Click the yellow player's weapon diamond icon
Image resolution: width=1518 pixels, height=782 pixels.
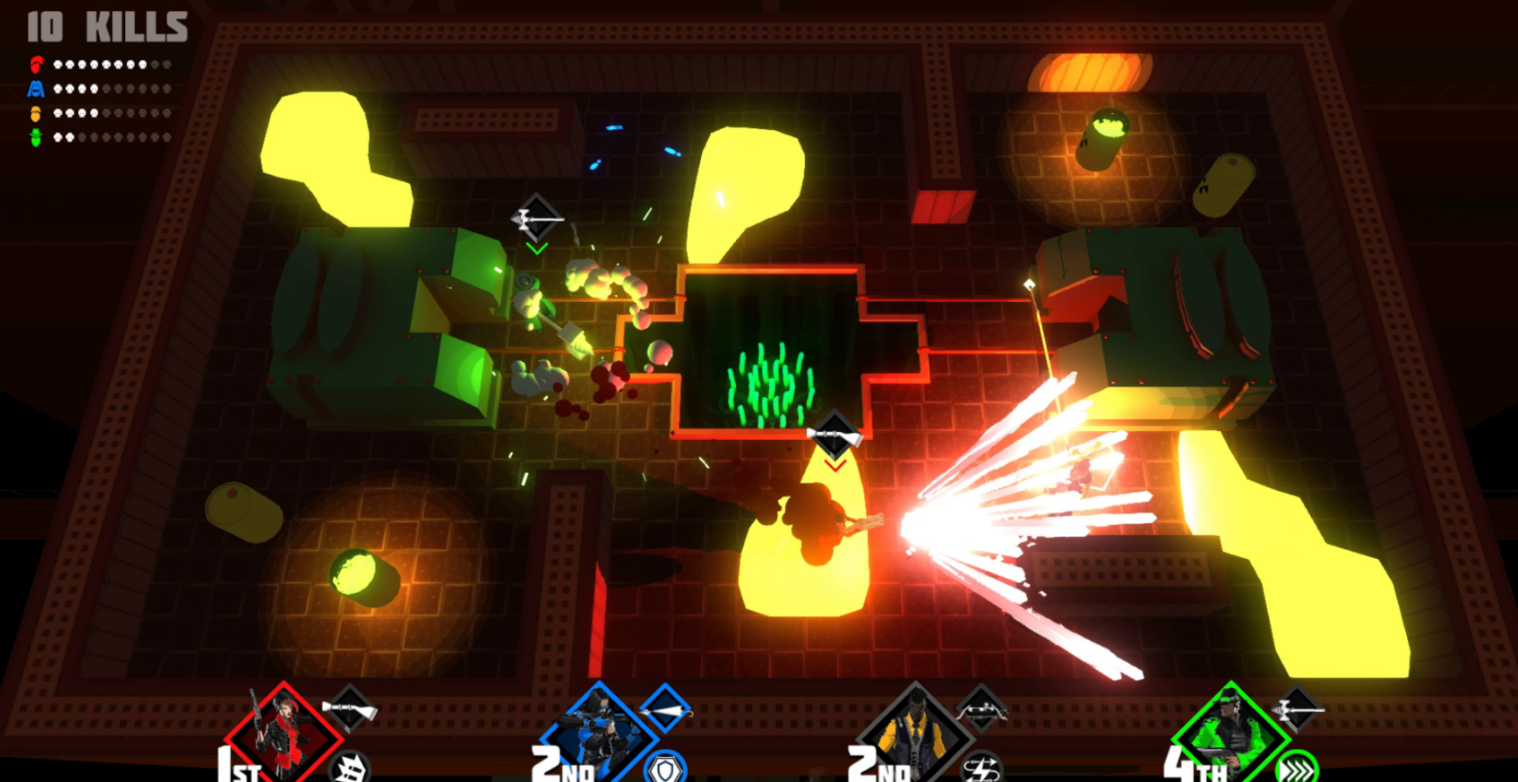coord(981,709)
